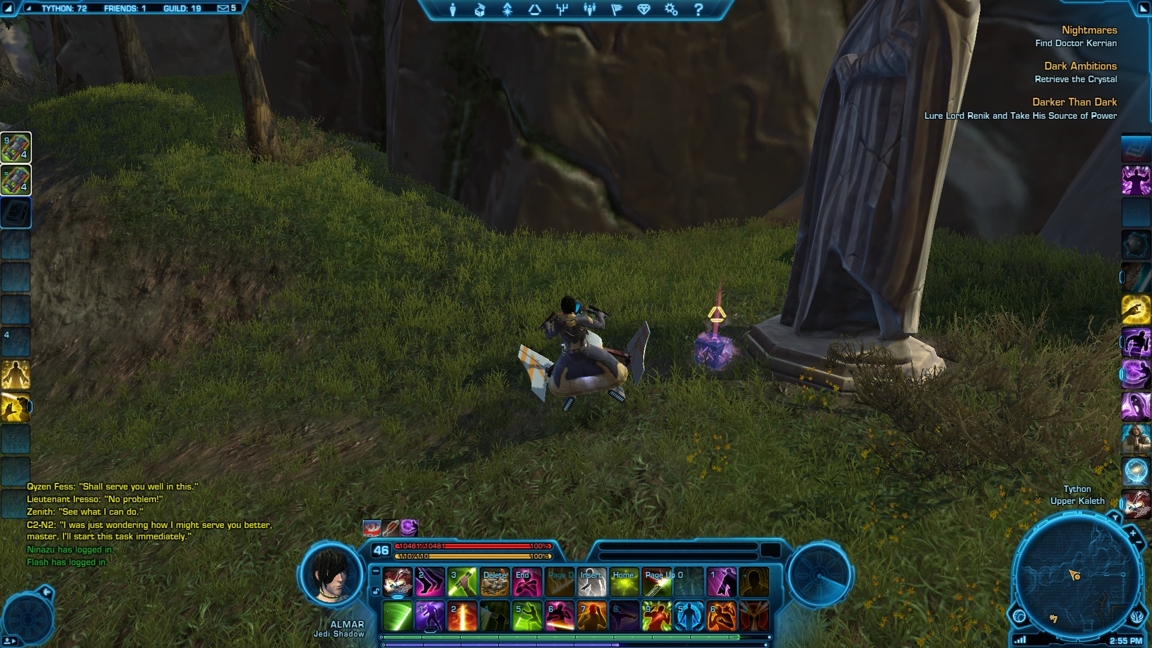
Task: Open the character sheet from top menu
Action: (453, 10)
